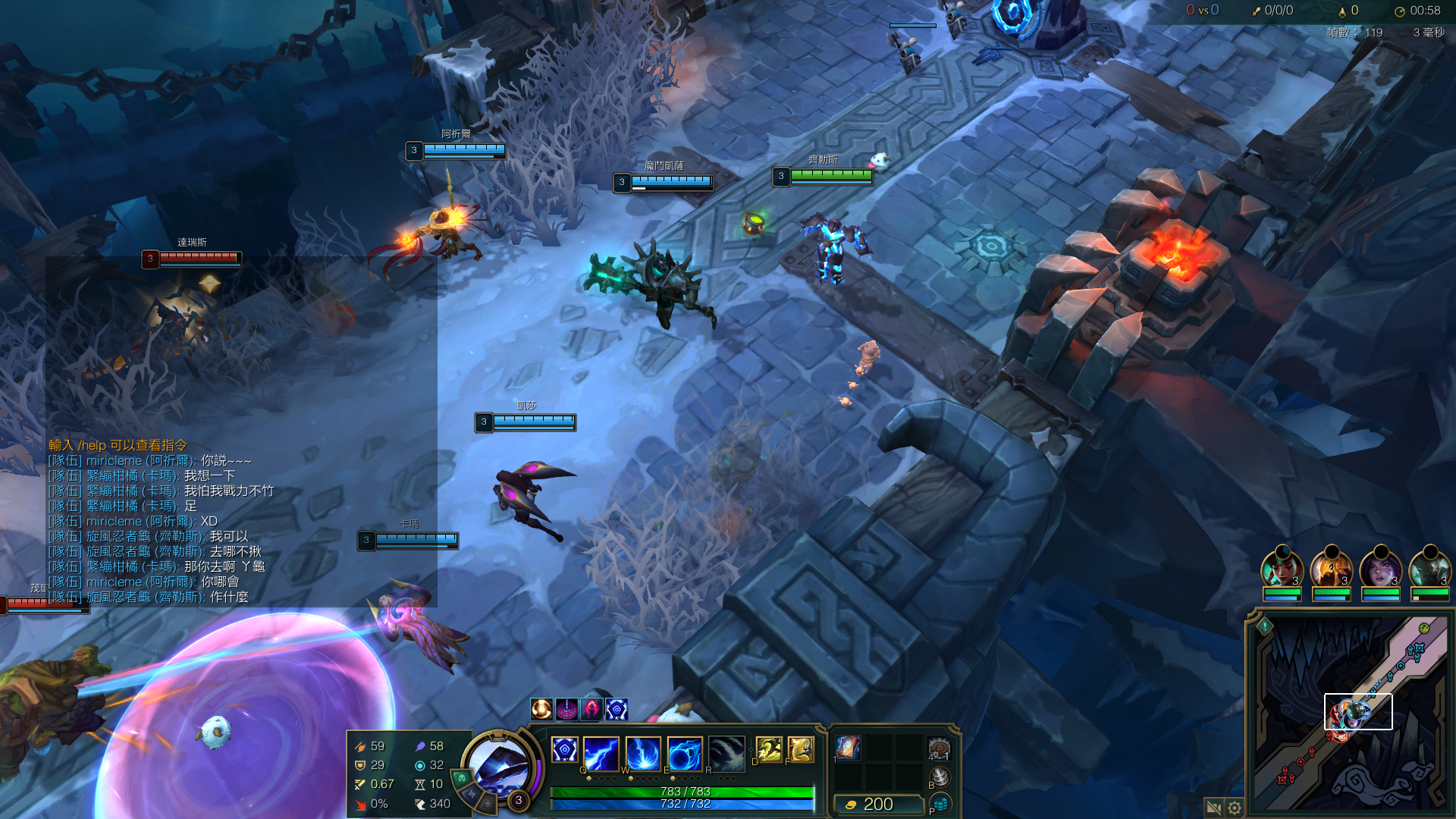Use the Shocking Orb E ability
Screen dimensions: 1456x819
[x=684, y=752]
